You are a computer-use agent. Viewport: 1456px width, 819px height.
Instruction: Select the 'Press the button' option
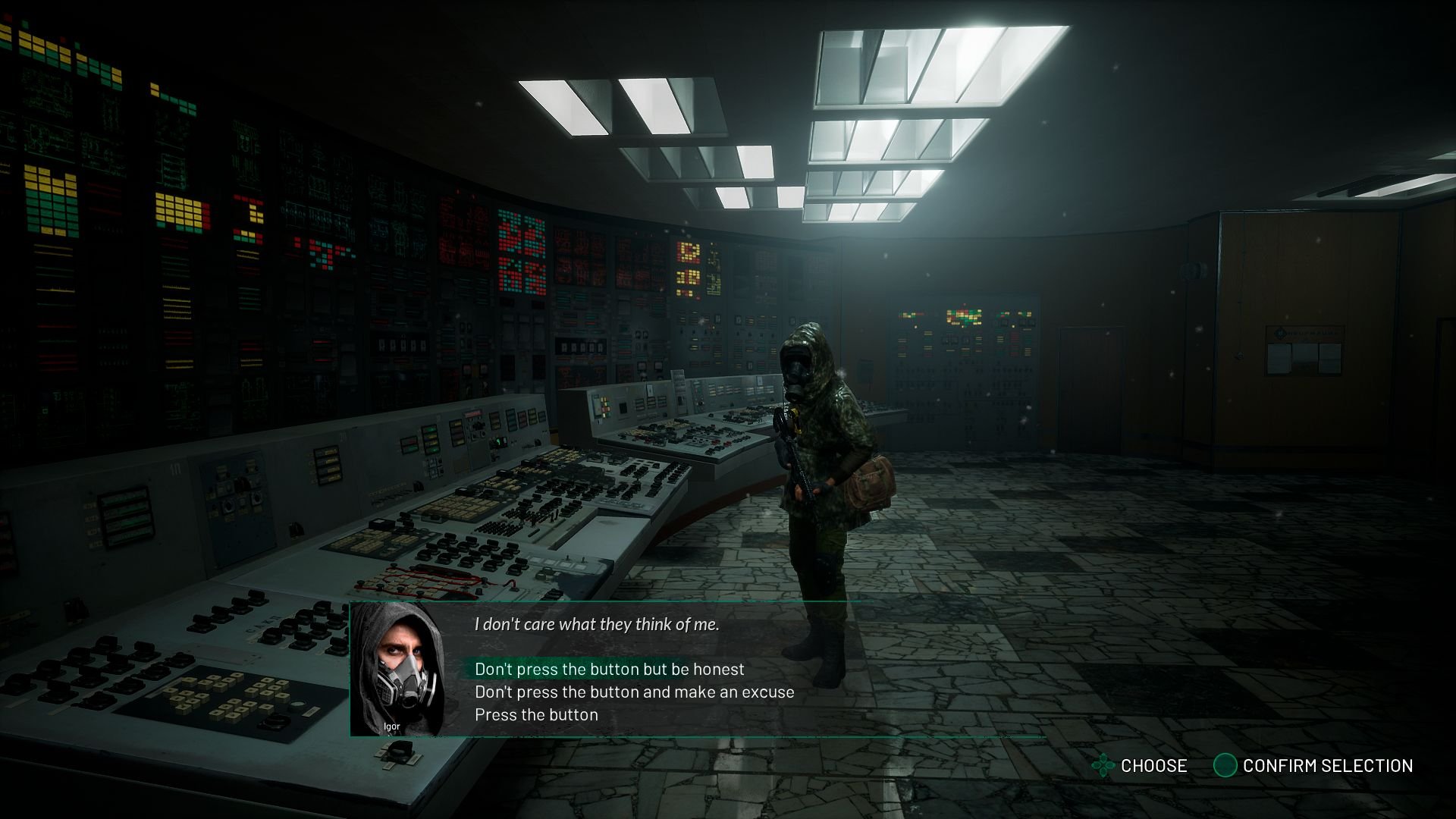[x=536, y=714]
